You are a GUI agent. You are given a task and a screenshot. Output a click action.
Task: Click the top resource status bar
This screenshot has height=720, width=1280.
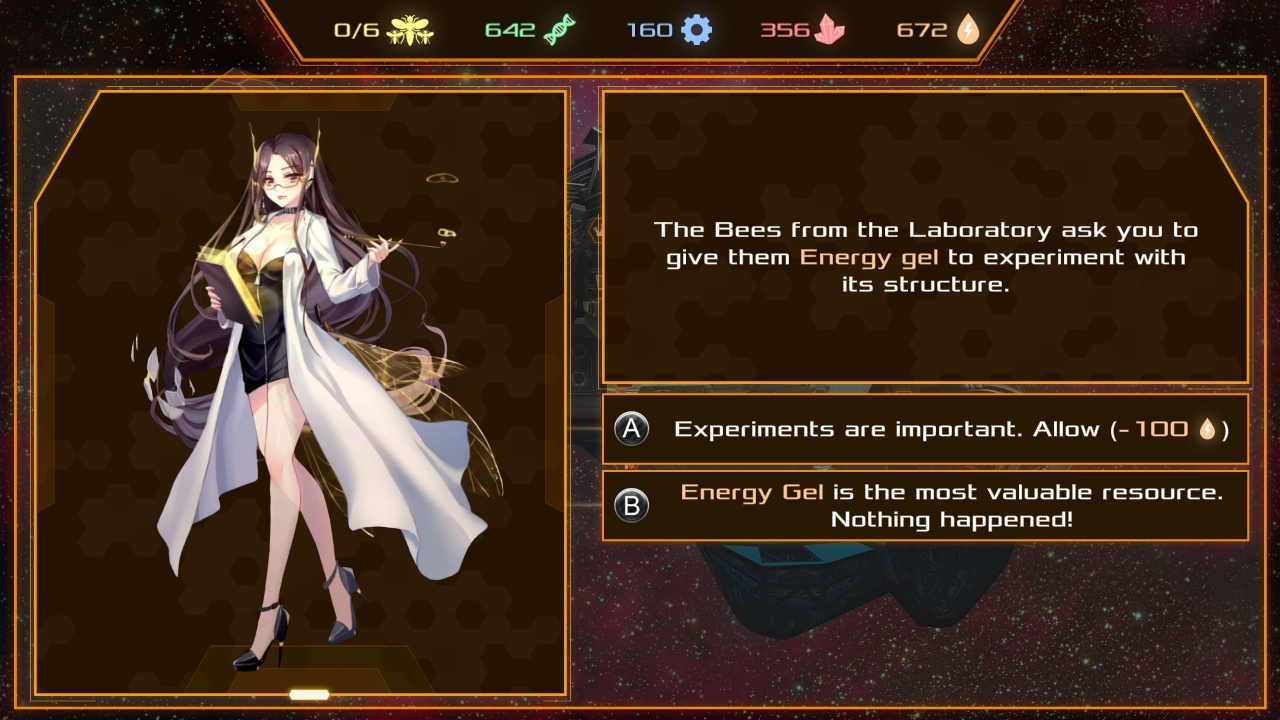(x=640, y=29)
